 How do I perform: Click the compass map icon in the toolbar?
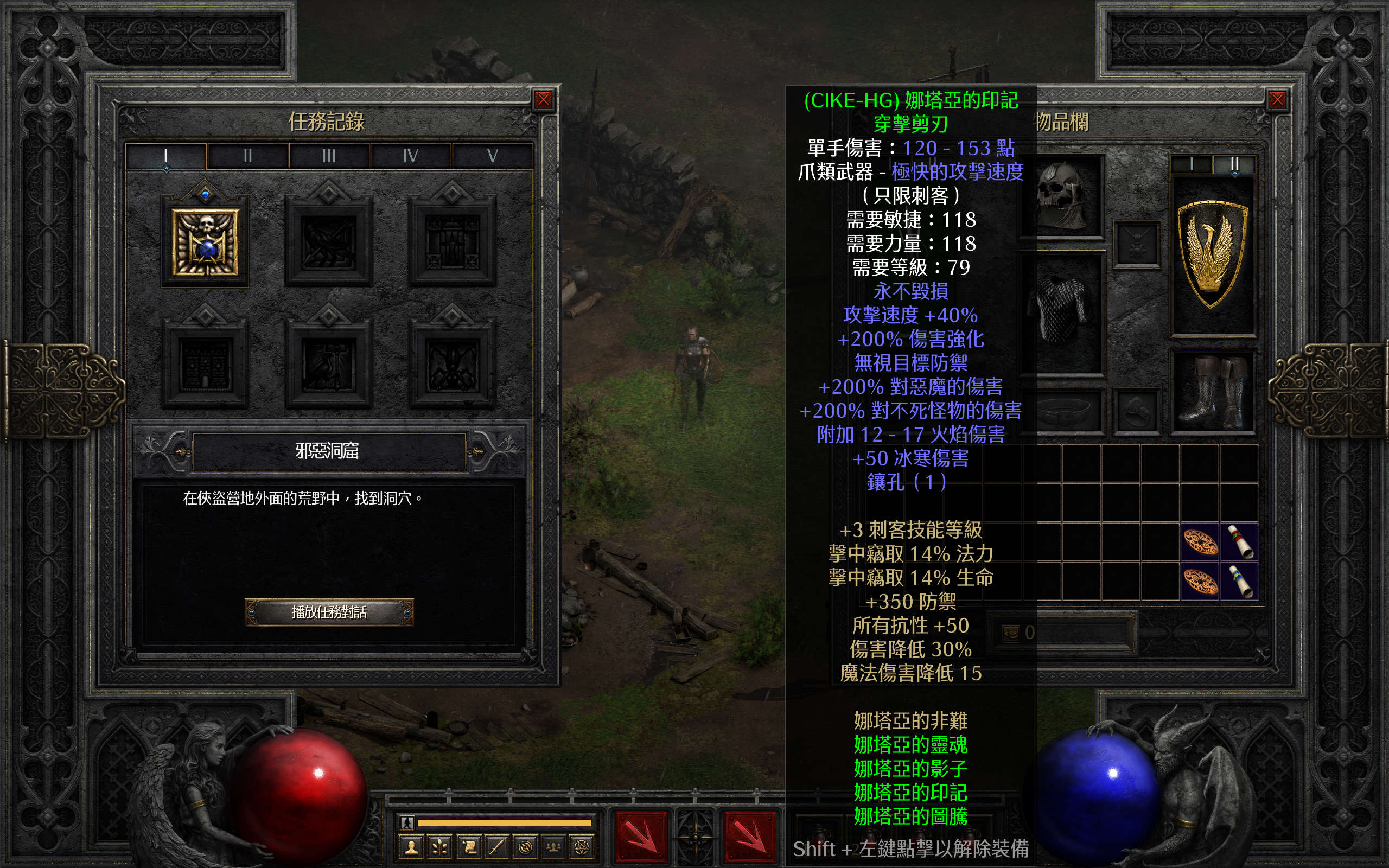pyautogui.click(x=525, y=847)
